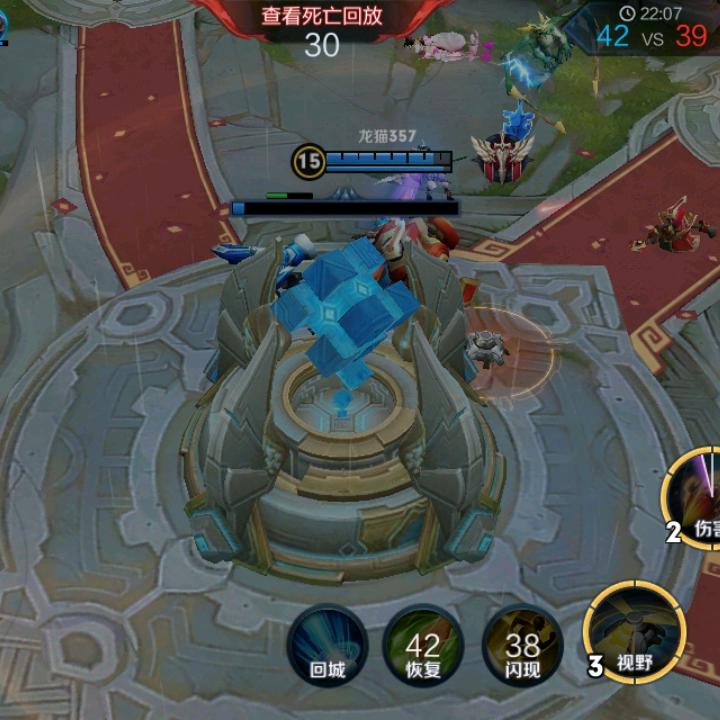Viewport: 720px width, 720px height.
Task: Activate the 回城 recall ability
Action: click(x=327, y=645)
